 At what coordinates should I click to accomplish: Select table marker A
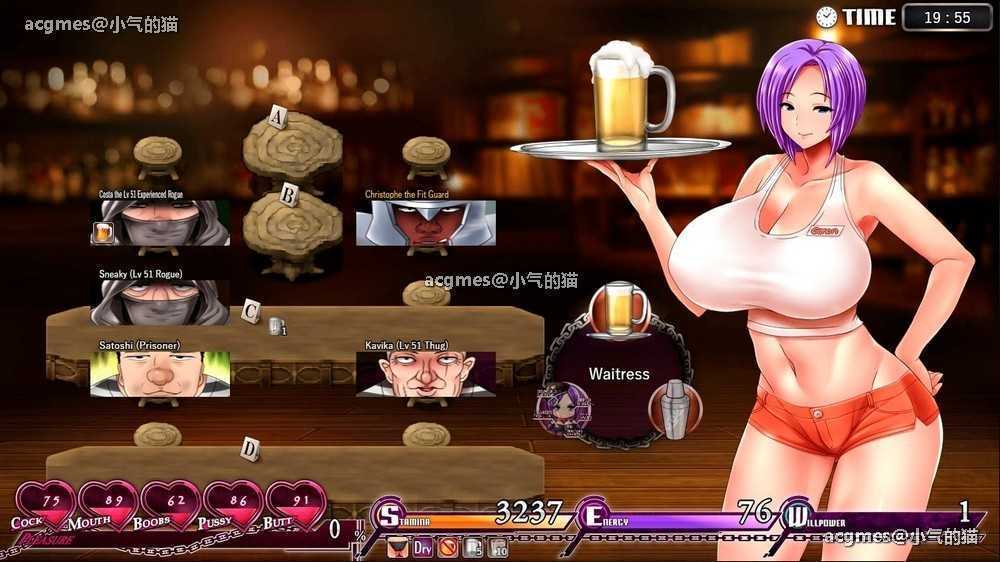pos(279,119)
